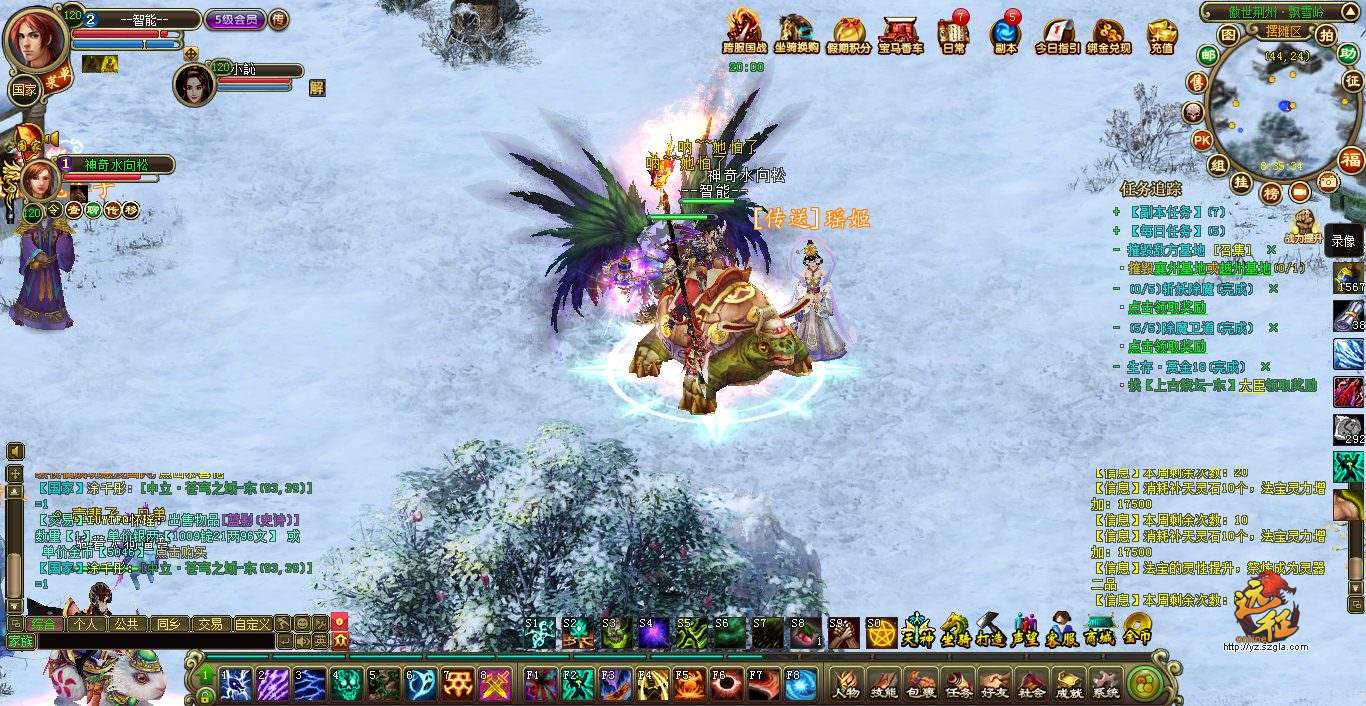Click the 福 welfare button beside minimap

(1351, 159)
